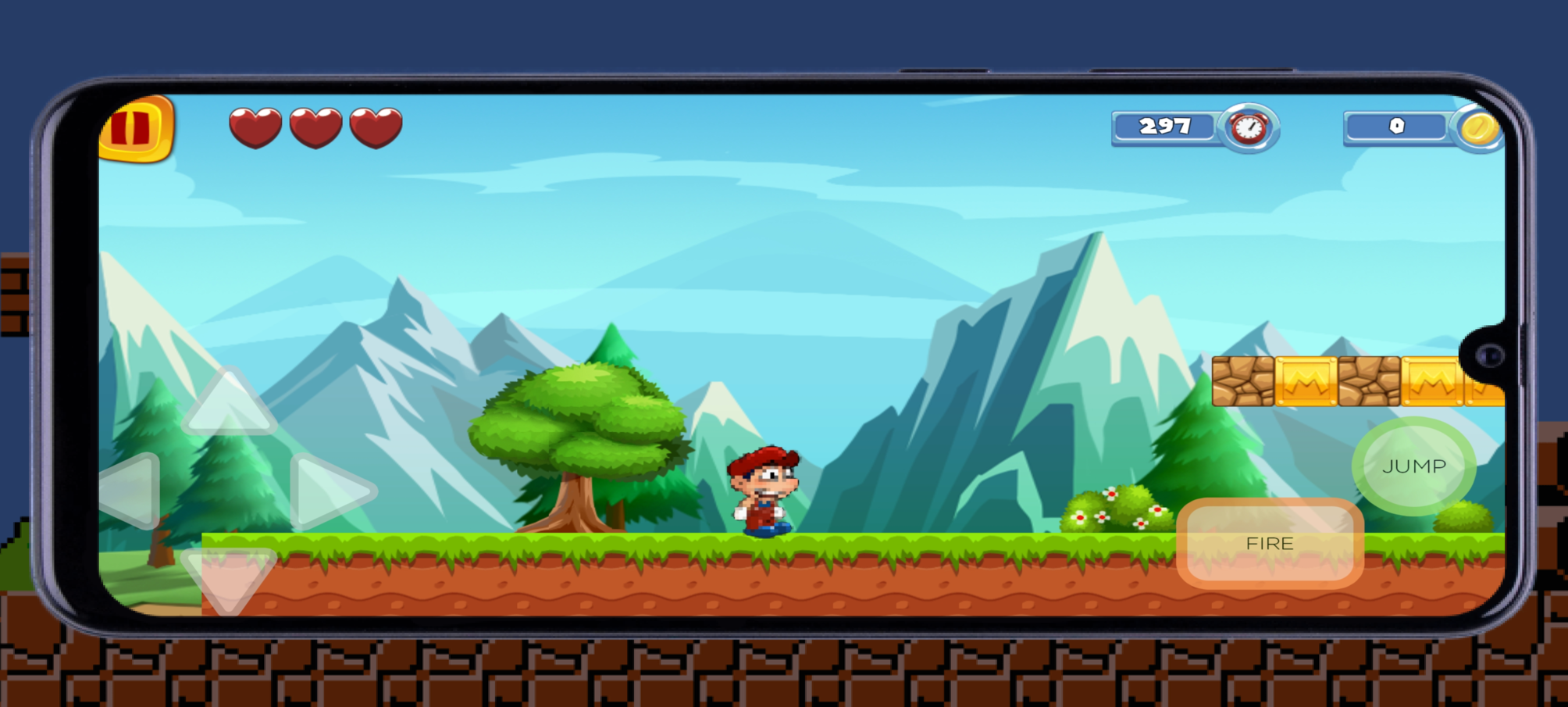Tap the gold coin icon on the HUD
Screen dimensions: 1568x707
[1480, 128]
